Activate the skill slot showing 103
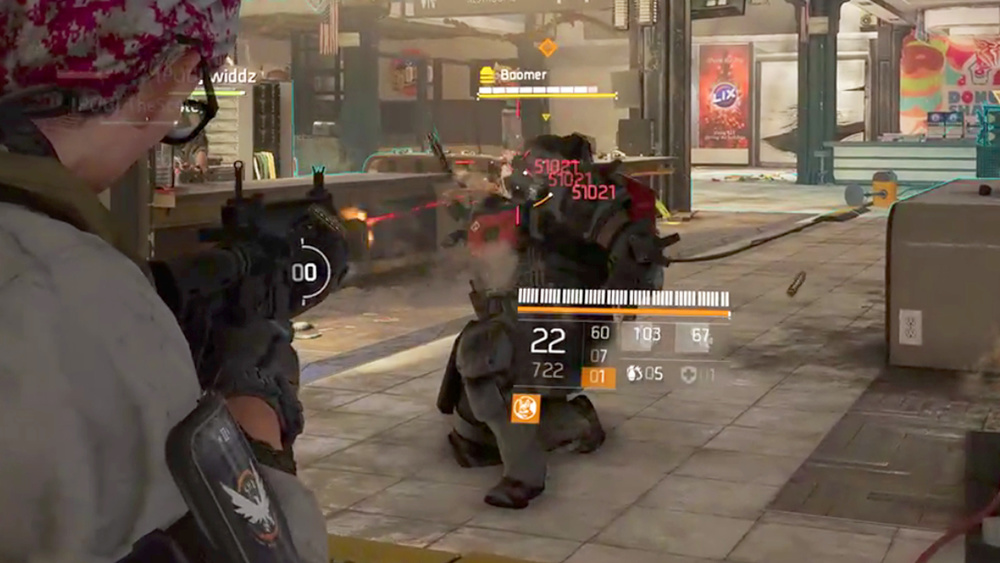Image resolution: width=1000 pixels, height=563 pixels. point(645,337)
